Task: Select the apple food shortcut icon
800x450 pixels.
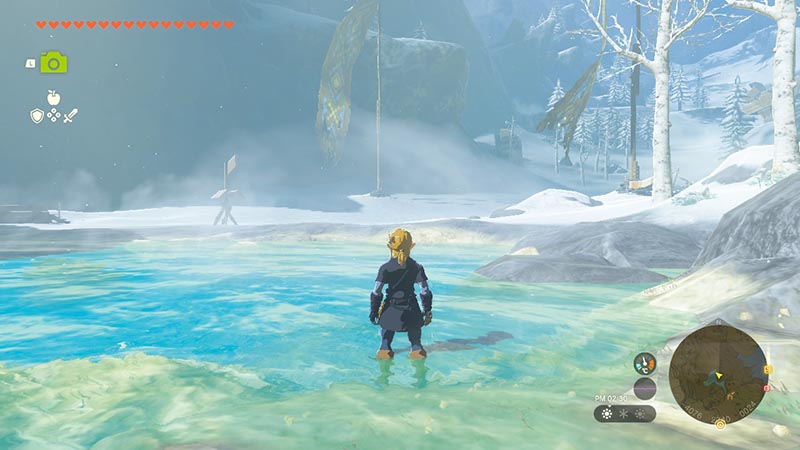Action: (53, 98)
